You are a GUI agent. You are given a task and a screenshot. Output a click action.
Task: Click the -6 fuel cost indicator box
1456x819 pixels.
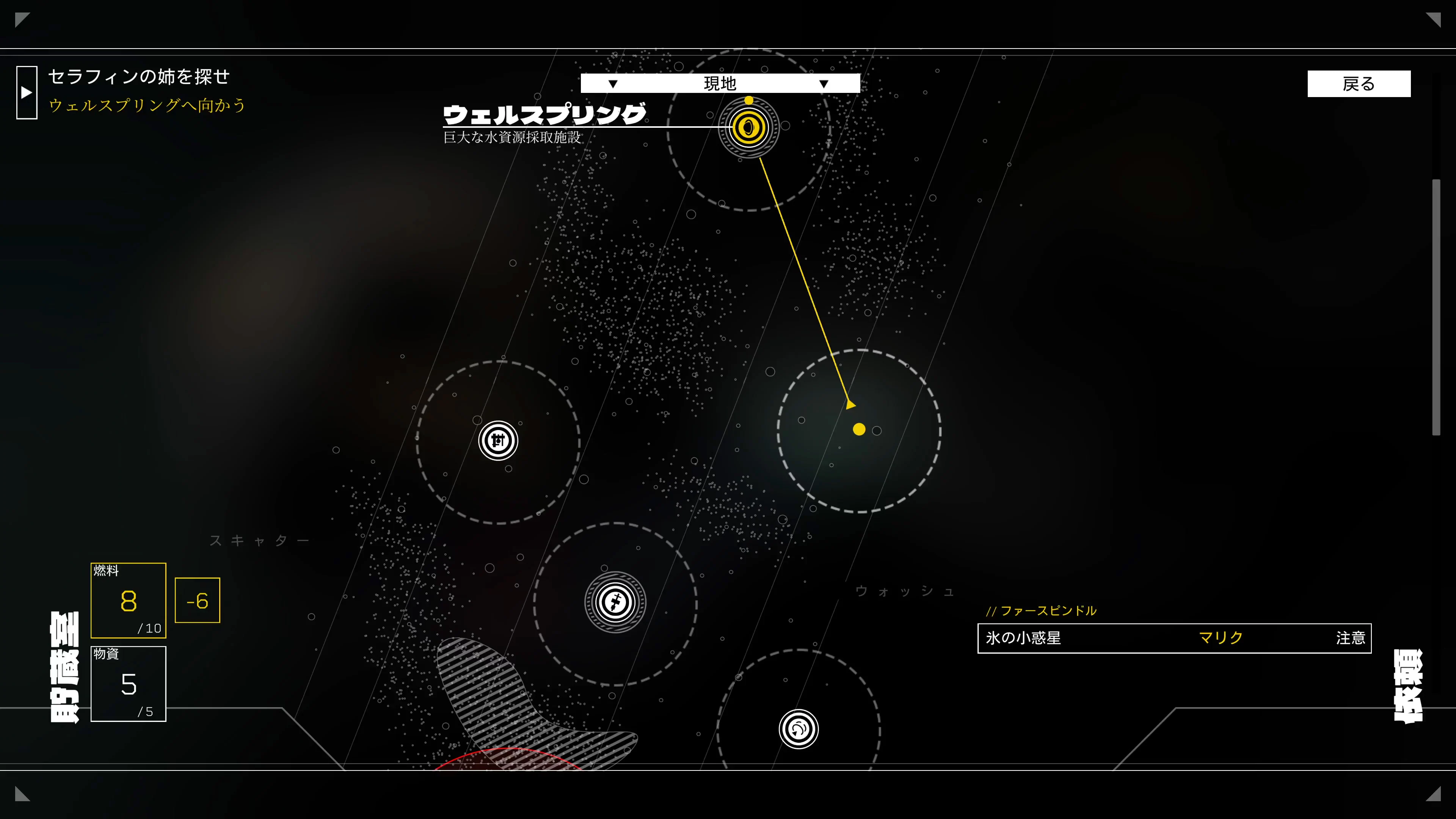tap(197, 600)
